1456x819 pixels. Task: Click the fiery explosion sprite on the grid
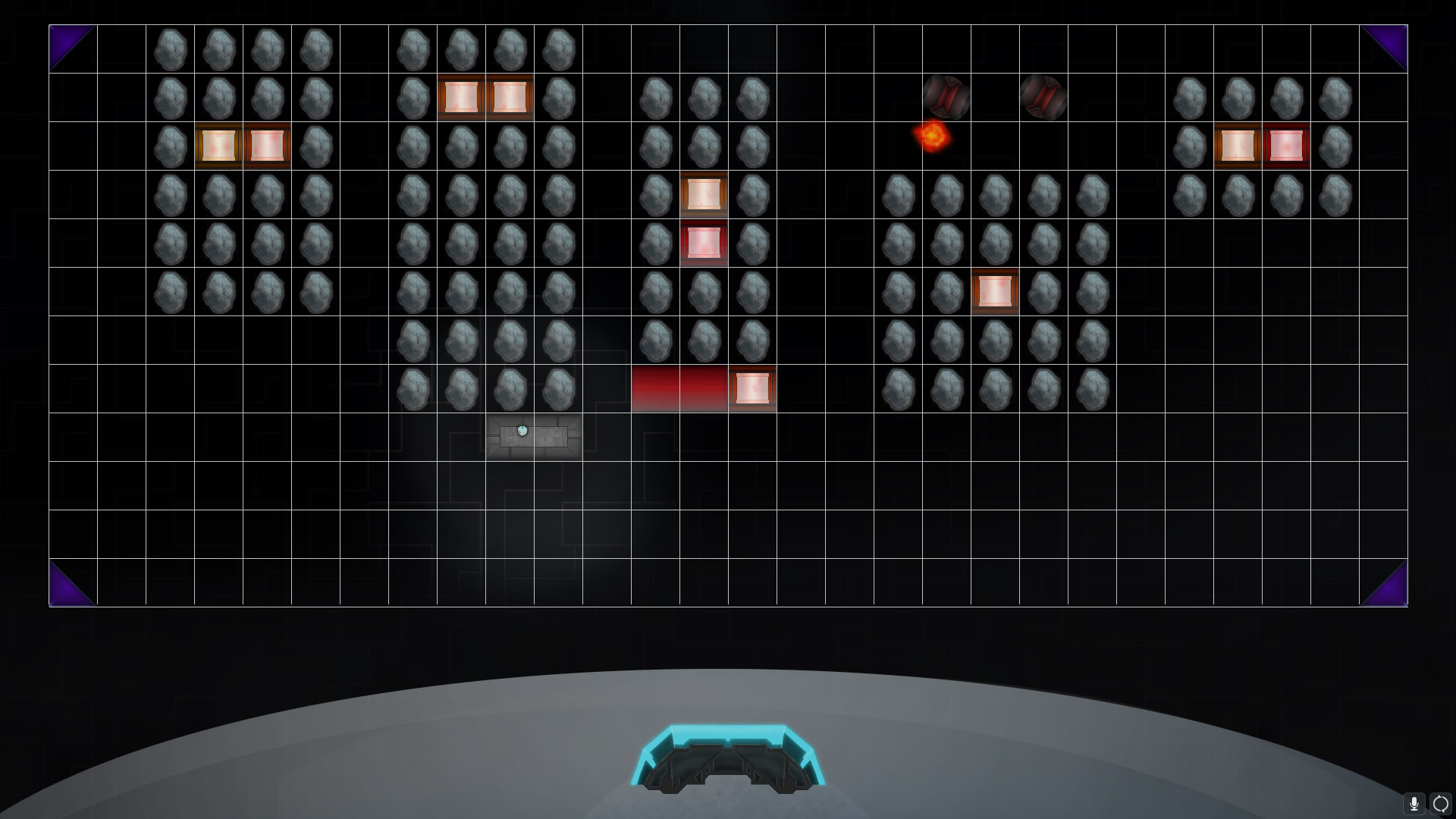(x=933, y=136)
